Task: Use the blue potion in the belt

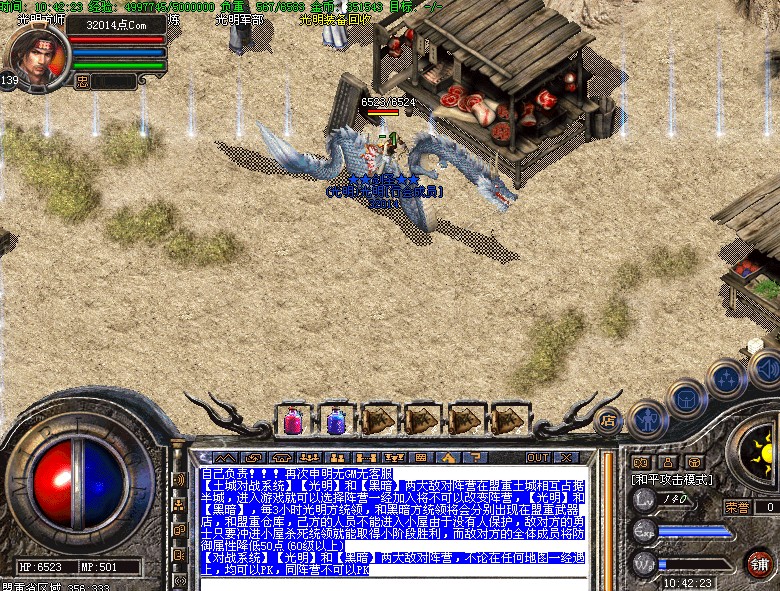Action: click(336, 420)
